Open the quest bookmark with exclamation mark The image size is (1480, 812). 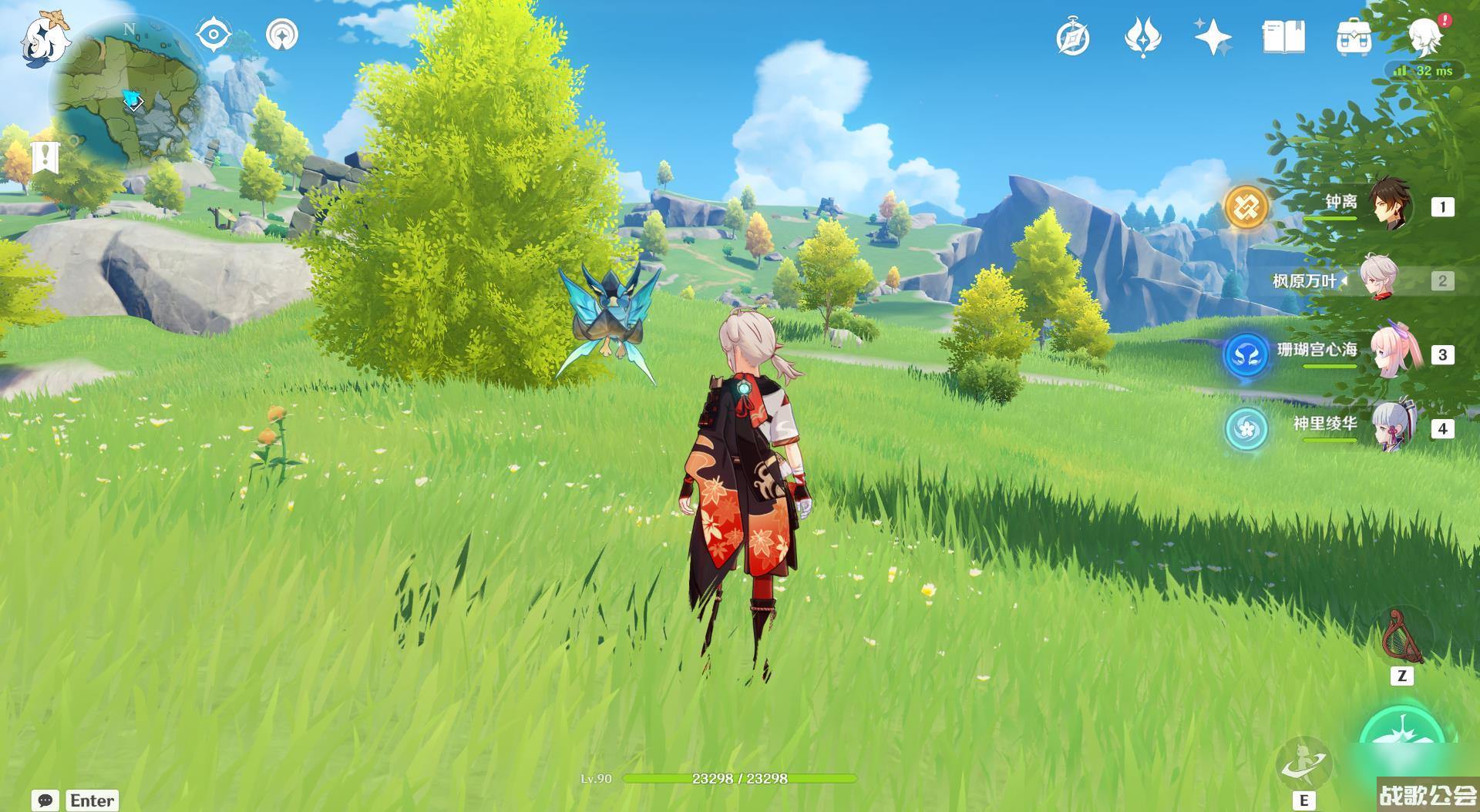tap(45, 157)
